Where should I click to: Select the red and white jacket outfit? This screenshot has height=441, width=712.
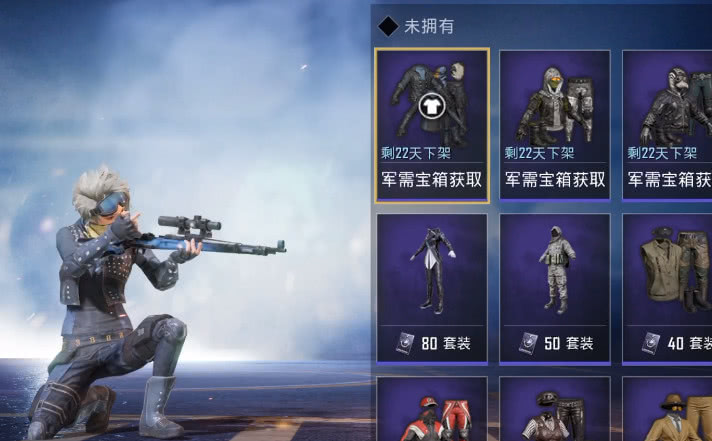tap(432, 412)
